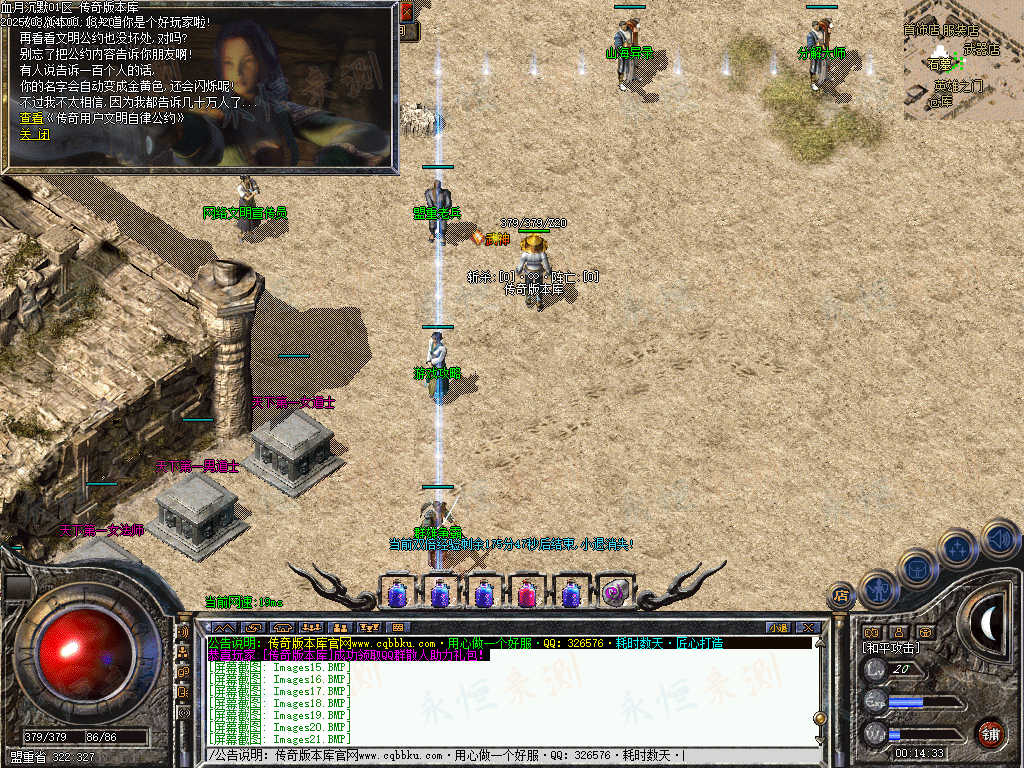The image size is (1024, 768).
Task: Click the red 铺 stall button
Action: click(990, 733)
